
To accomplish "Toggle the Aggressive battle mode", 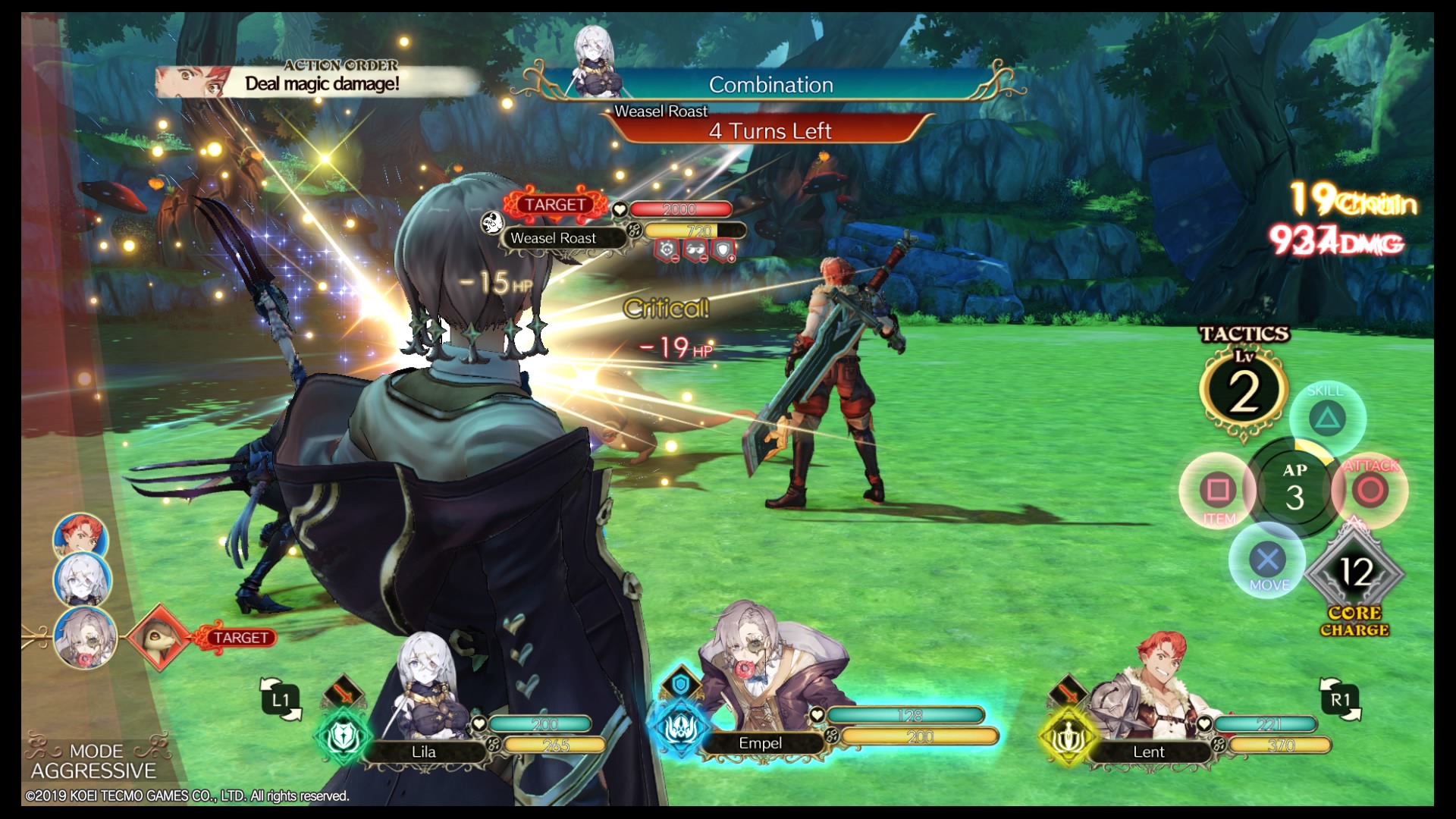I will point(93,761).
